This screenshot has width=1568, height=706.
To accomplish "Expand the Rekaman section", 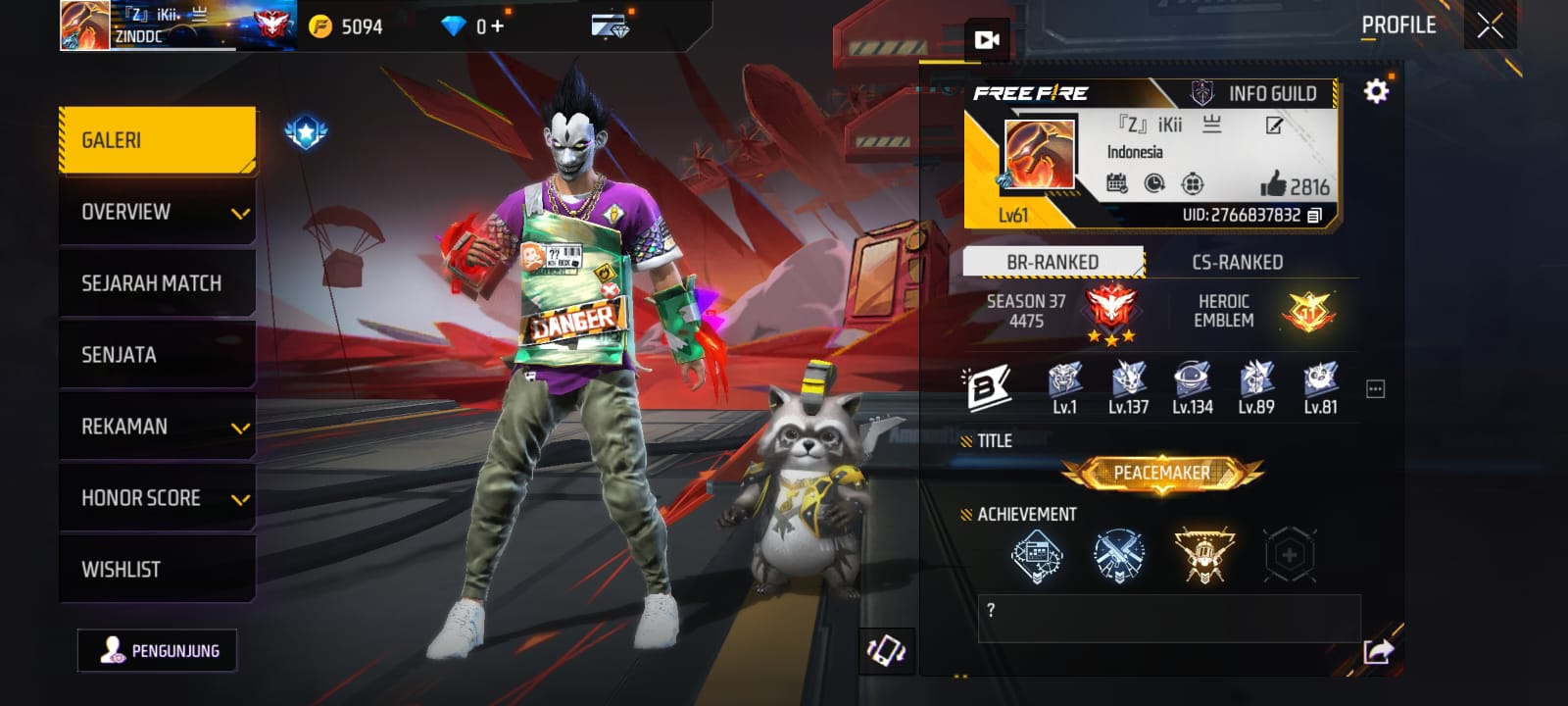I will click(157, 427).
